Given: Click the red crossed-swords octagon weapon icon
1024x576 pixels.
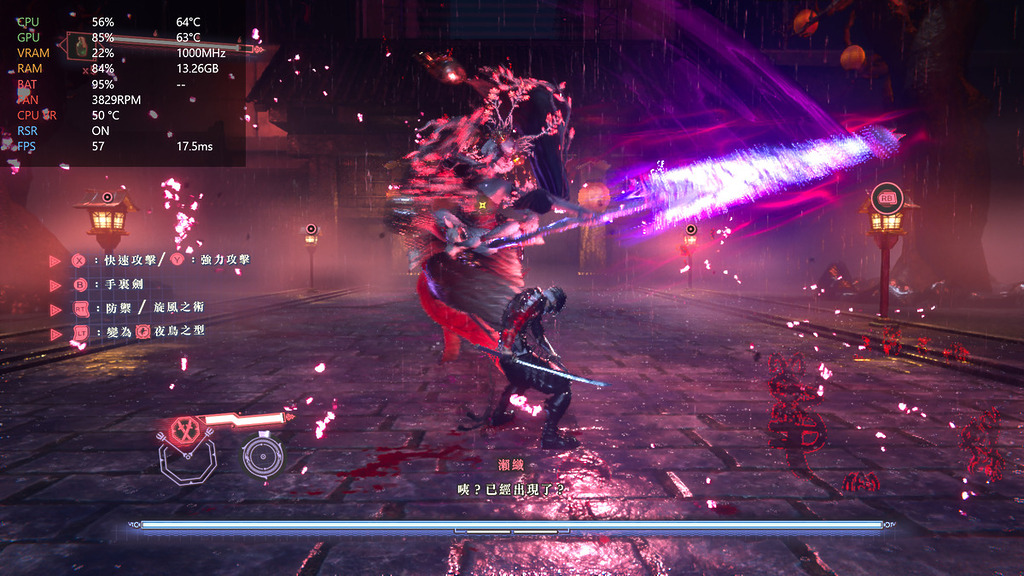Looking at the screenshot, I should (x=184, y=429).
